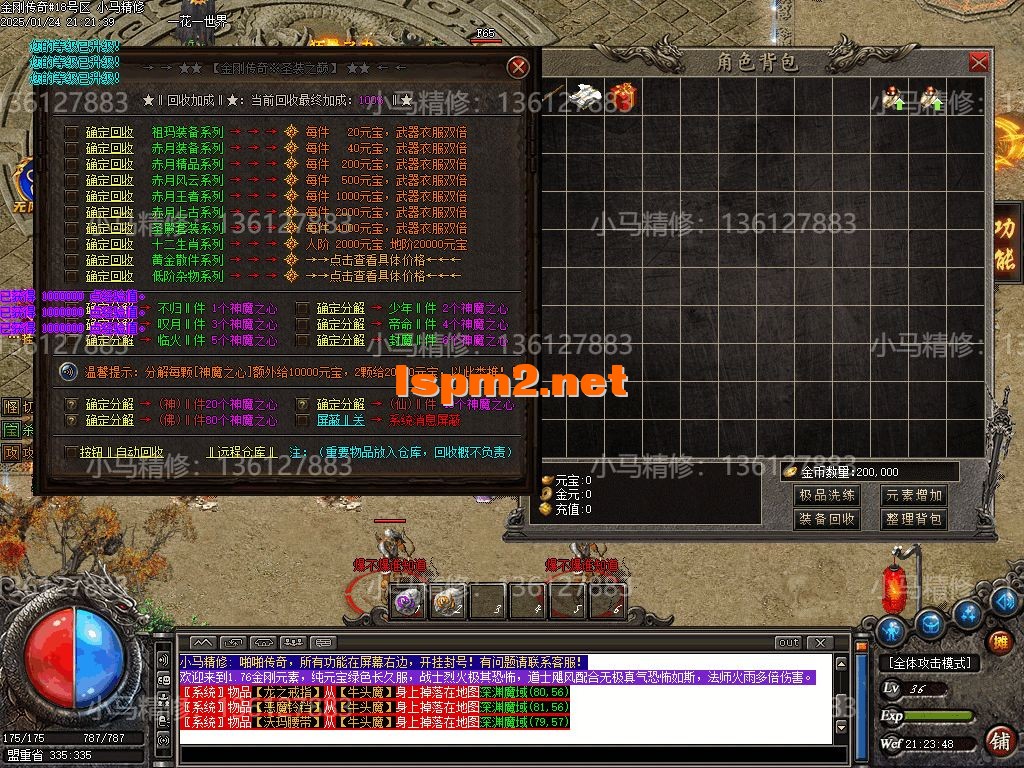Open 装备回收 equipment recycling
The height and width of the screenshot is (768, 1024).
click(x=827, y=519)
